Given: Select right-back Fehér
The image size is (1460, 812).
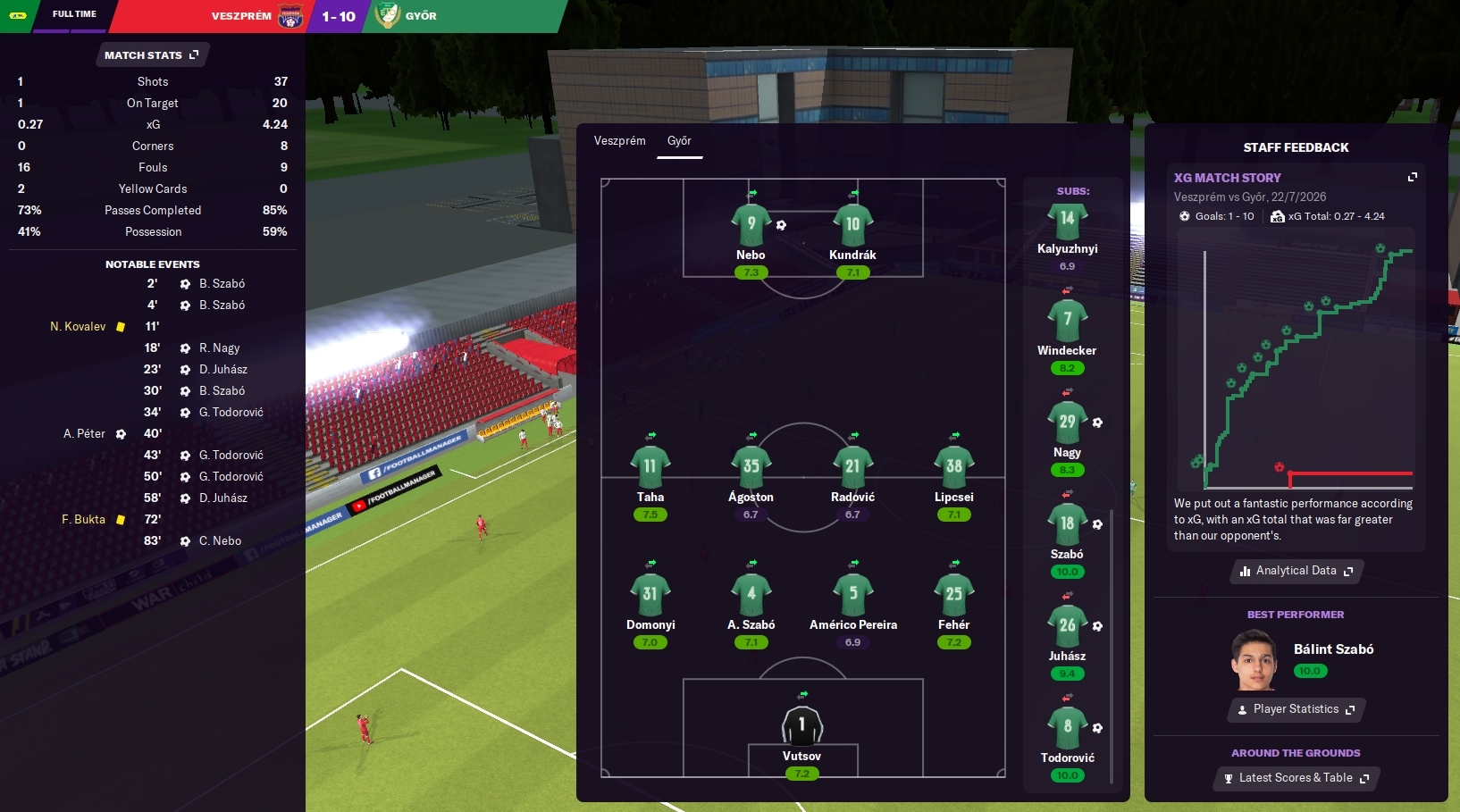Looking at the screenshot, I should coord(953,595).
